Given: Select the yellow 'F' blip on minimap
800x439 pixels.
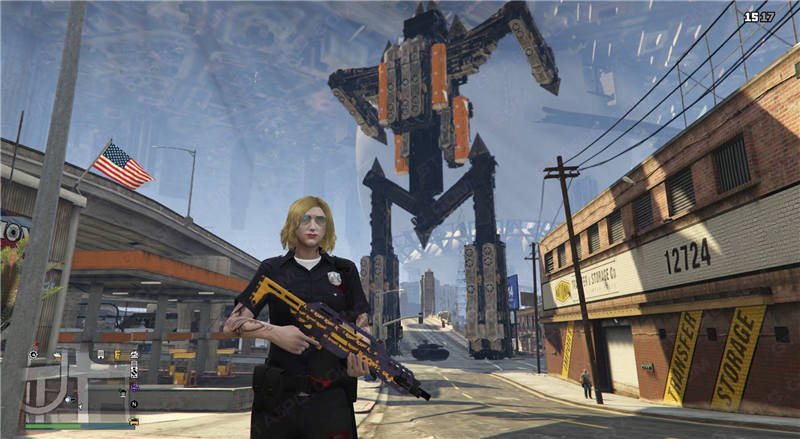Looking at the screenshot, I should click(x=118, y=354).
